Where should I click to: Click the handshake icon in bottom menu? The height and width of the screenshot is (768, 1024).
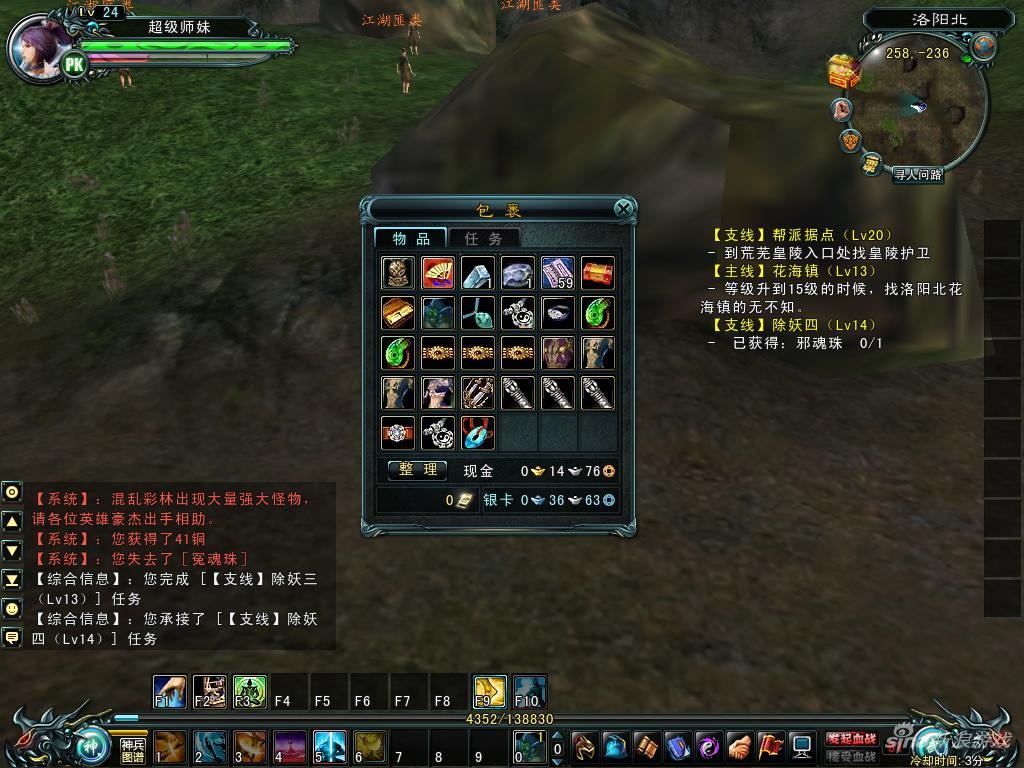point(739,746)
